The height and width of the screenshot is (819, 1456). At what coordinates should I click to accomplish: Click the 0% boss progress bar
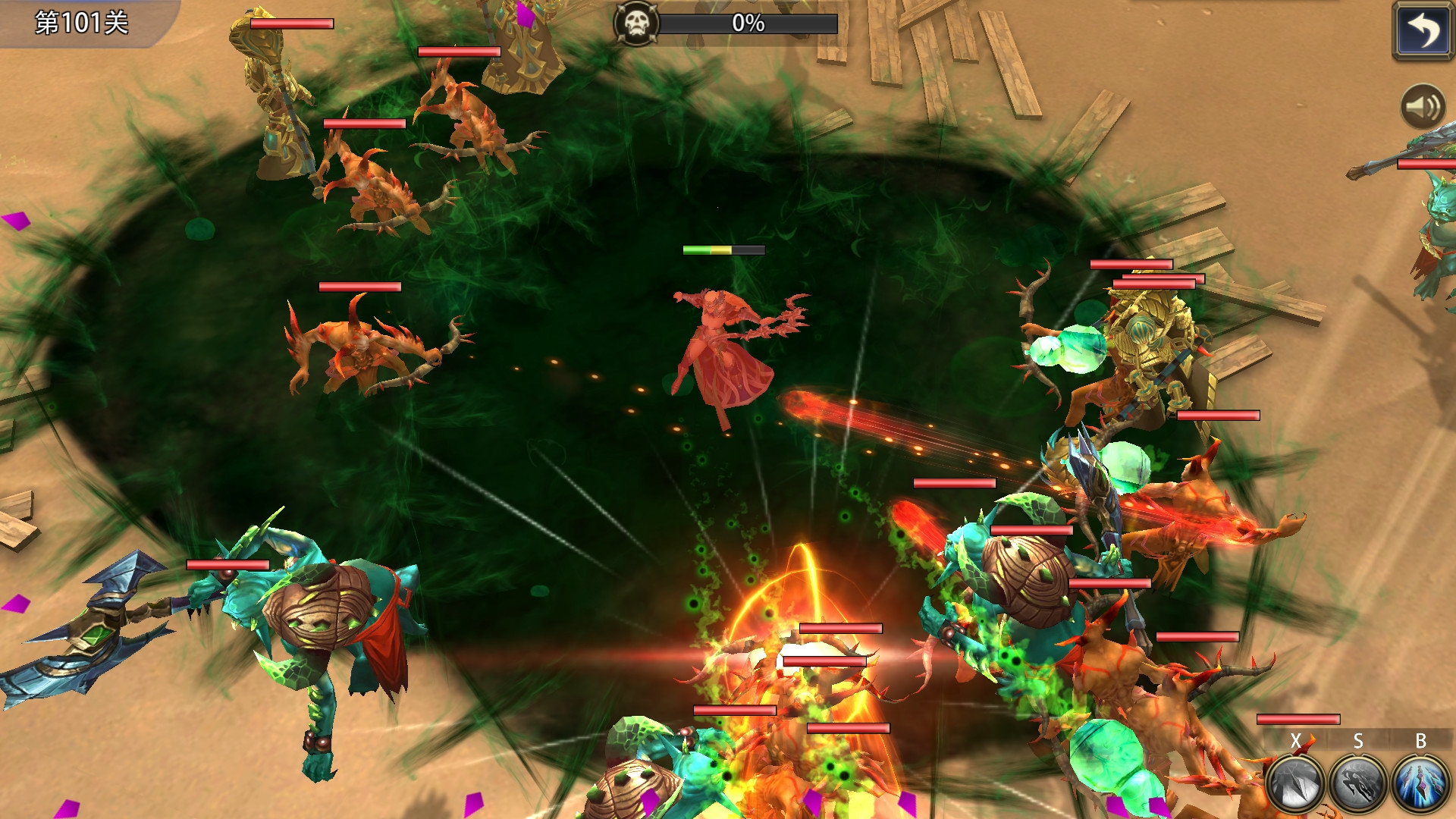(x=747, y=24)
